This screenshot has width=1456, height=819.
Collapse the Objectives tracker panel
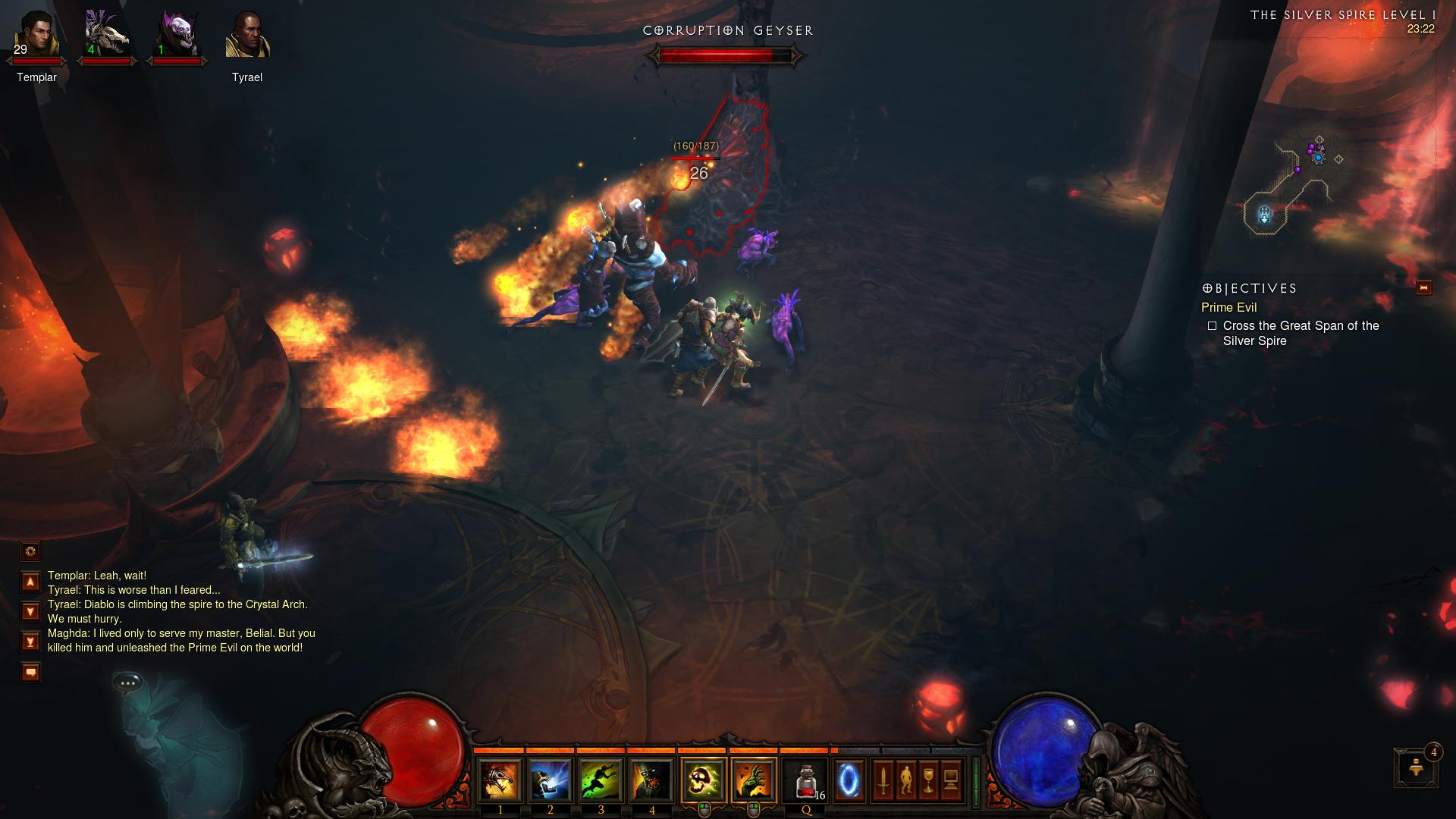pos(1423,287)
